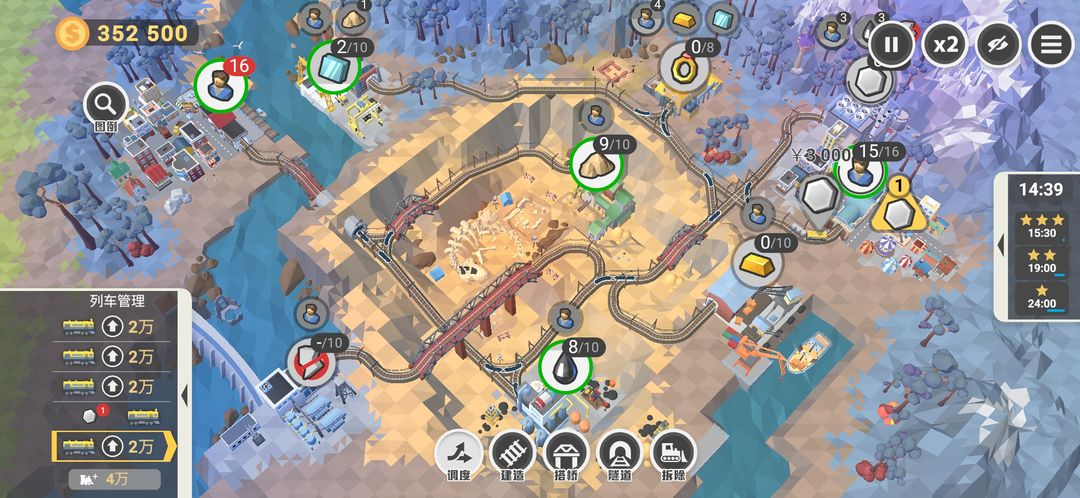The image size is (1080, 498).
Task: Select the 调度 dispatch tool
Action: [458, 455]
